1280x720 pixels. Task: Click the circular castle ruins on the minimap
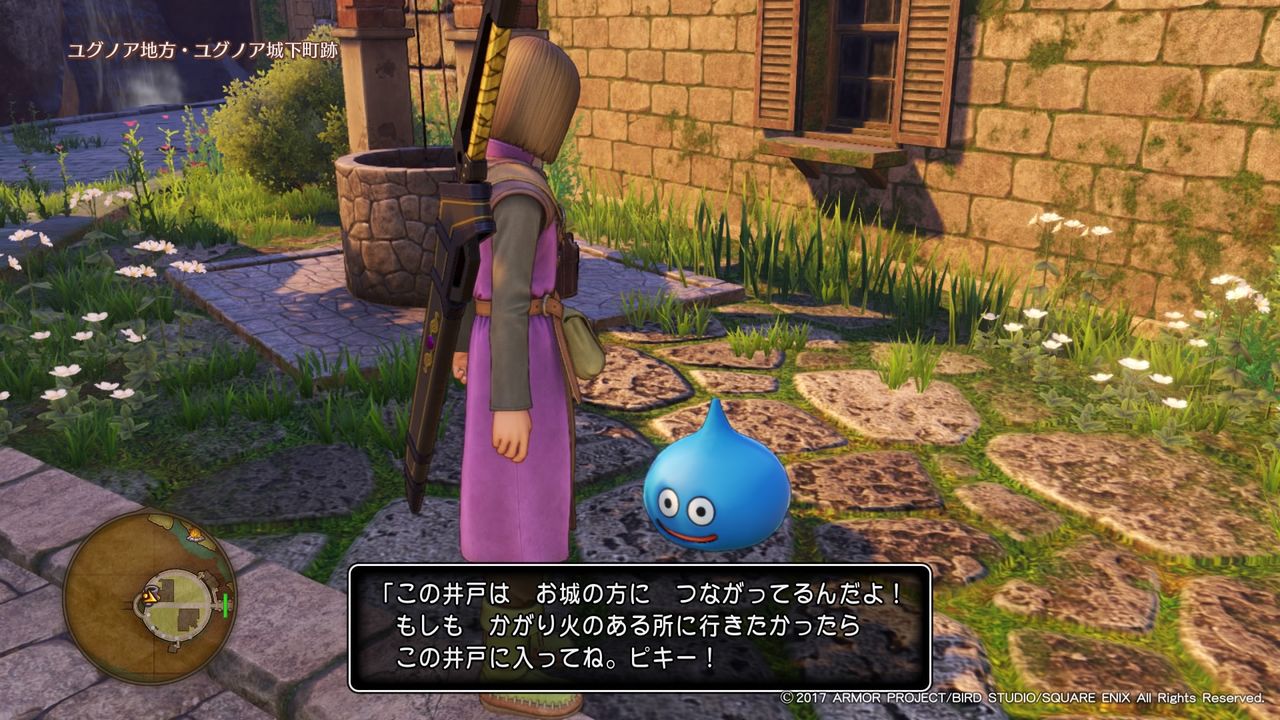(x=178, y=604)
